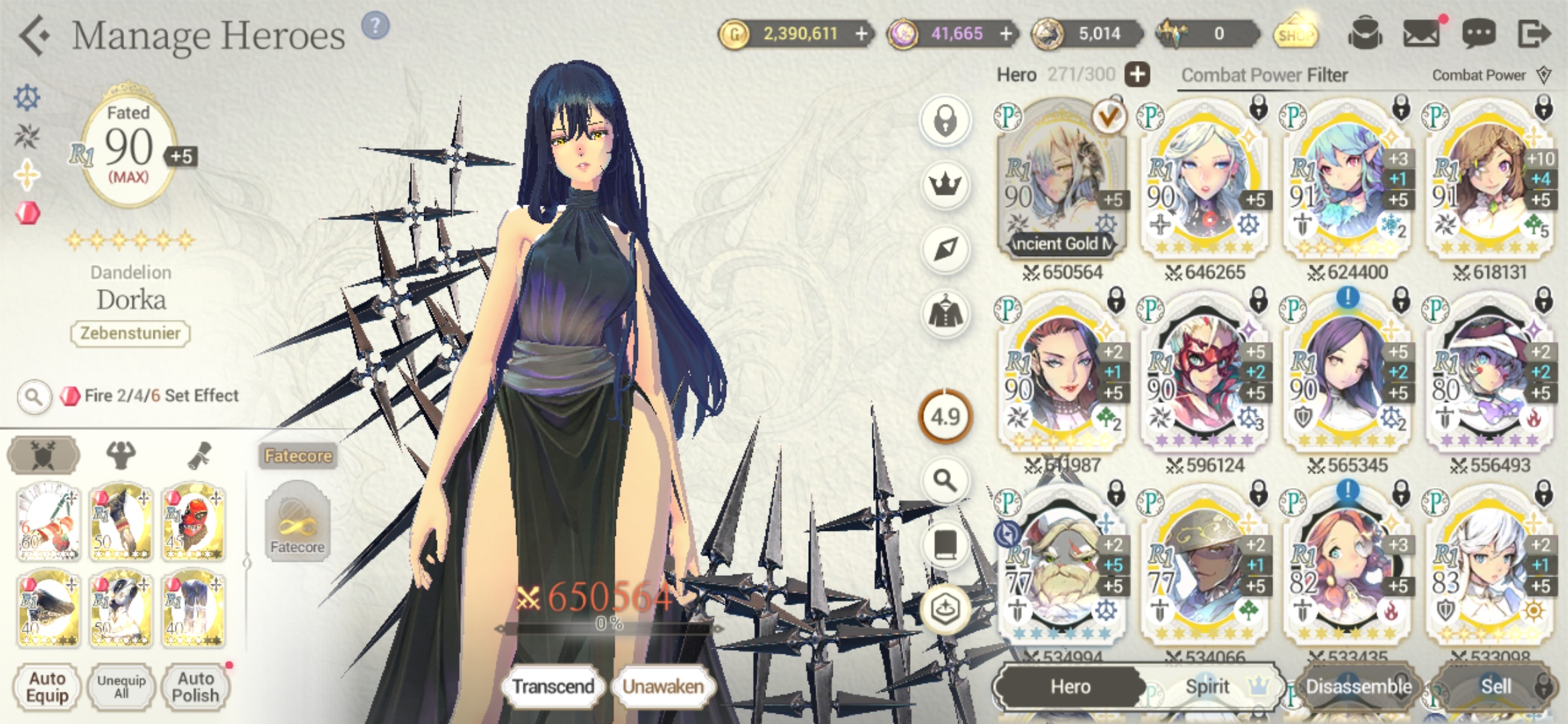
Task: Activate Auto Equip
Action: tap(47, 687)
